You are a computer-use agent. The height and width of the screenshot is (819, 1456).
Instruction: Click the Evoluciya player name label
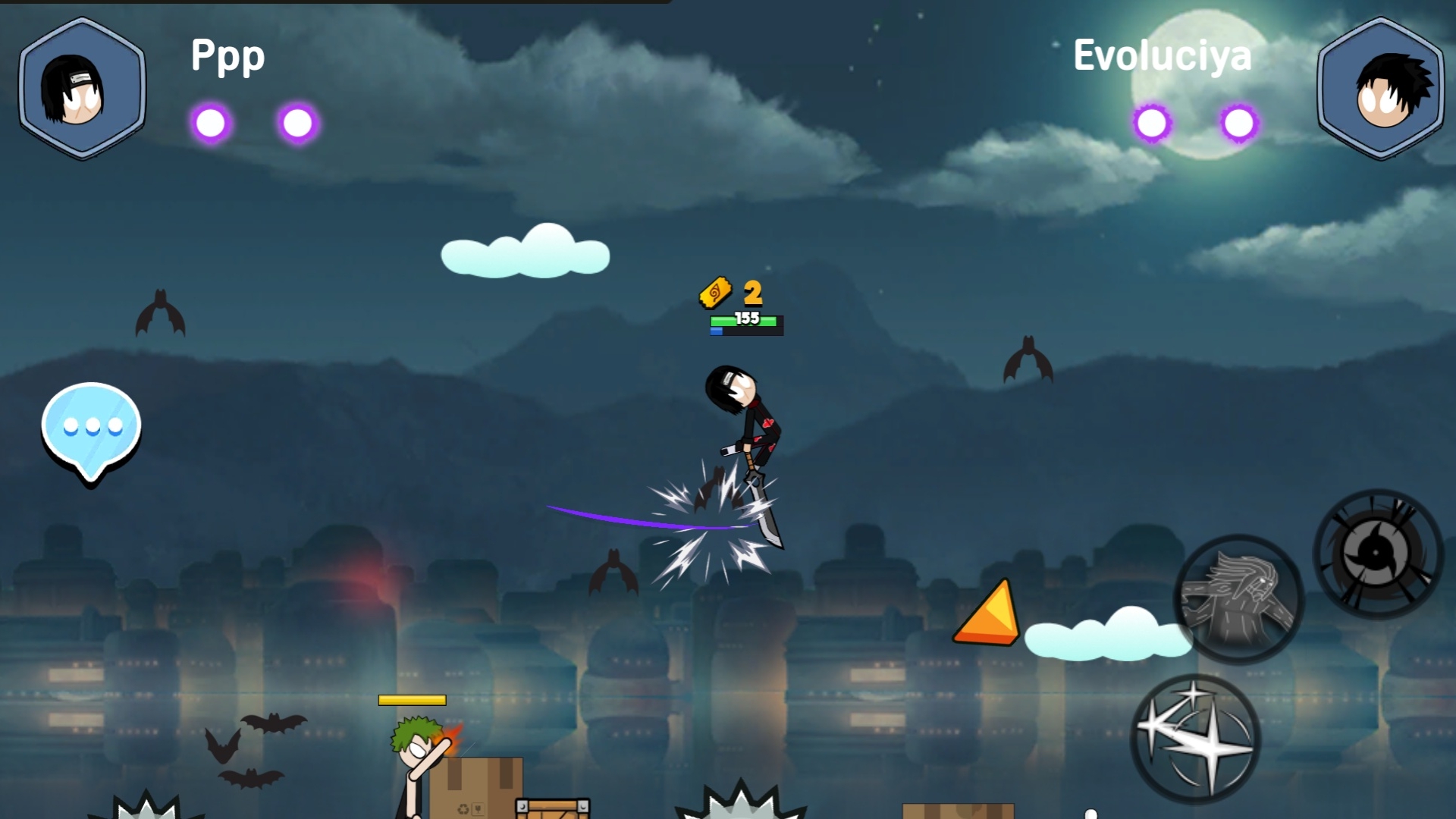(1163, 55)
